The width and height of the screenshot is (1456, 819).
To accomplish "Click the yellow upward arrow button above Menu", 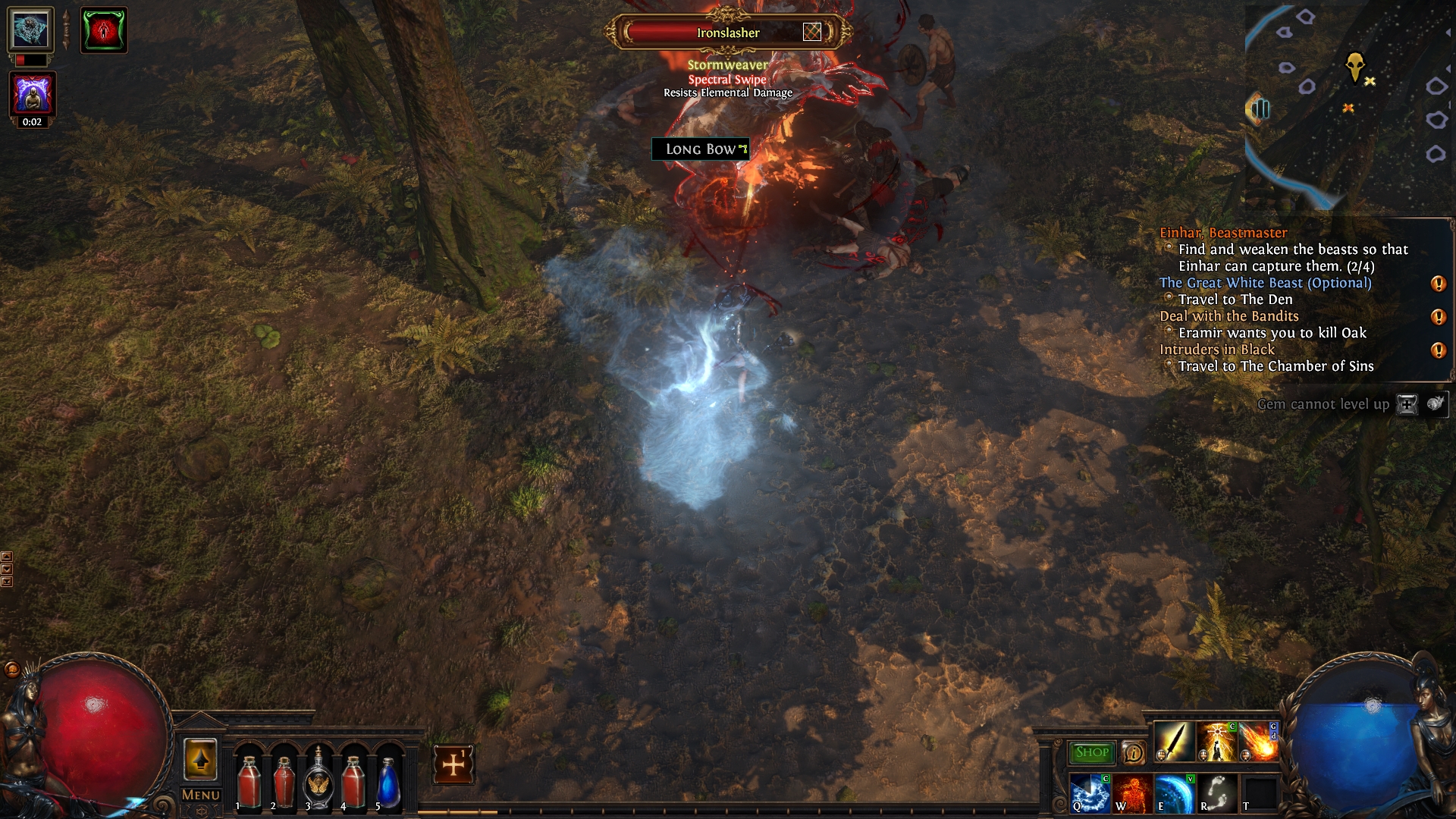I will tap(201, 759).
